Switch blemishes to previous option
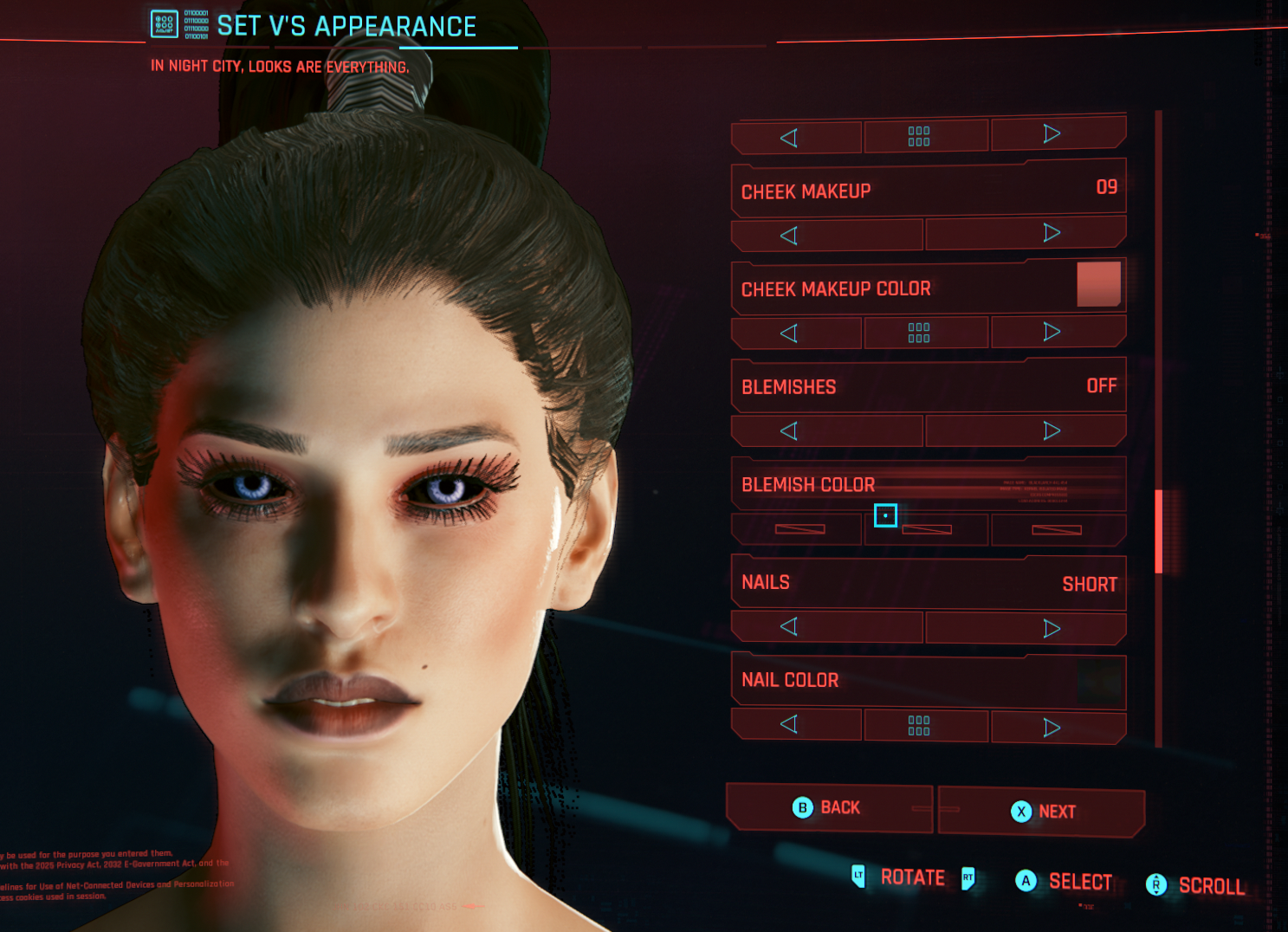The height and width of the screenshot is (932, 1288). pyautogui.click(x=789, y=431)
